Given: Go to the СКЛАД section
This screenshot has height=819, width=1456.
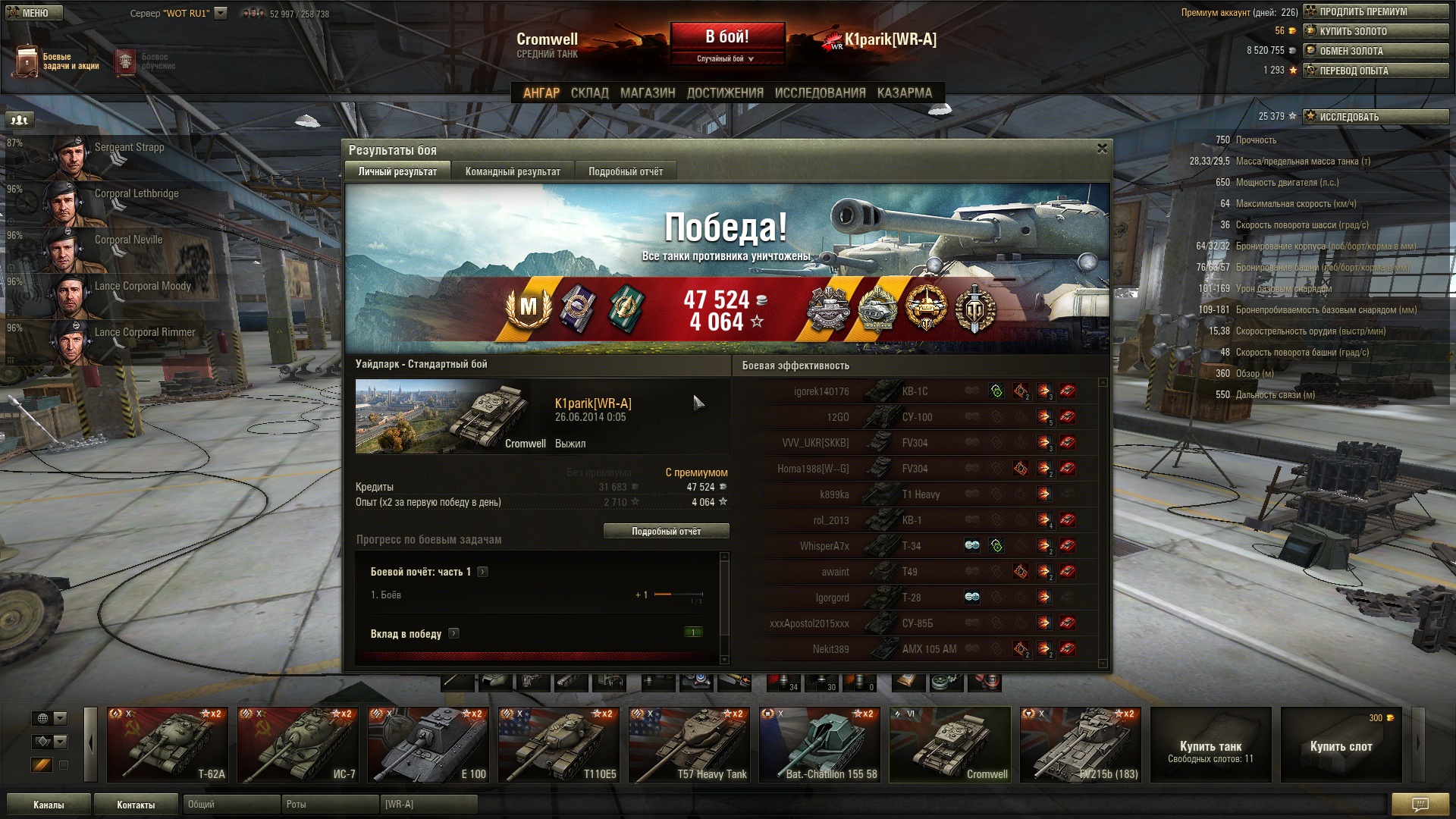Looking at the screenshot, I should tap(589, 93).
